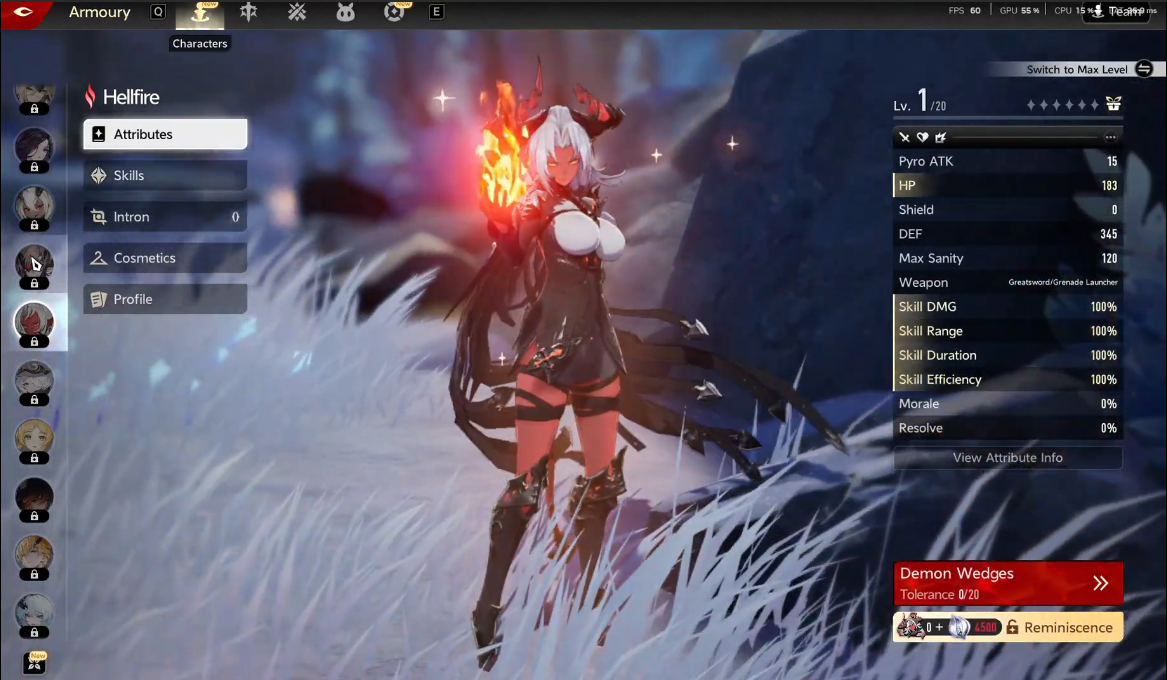Open the cat-eared creature head tab
Image resolution: width=1167 pixels, height=680 pixels.
click(x=346, y=13)
